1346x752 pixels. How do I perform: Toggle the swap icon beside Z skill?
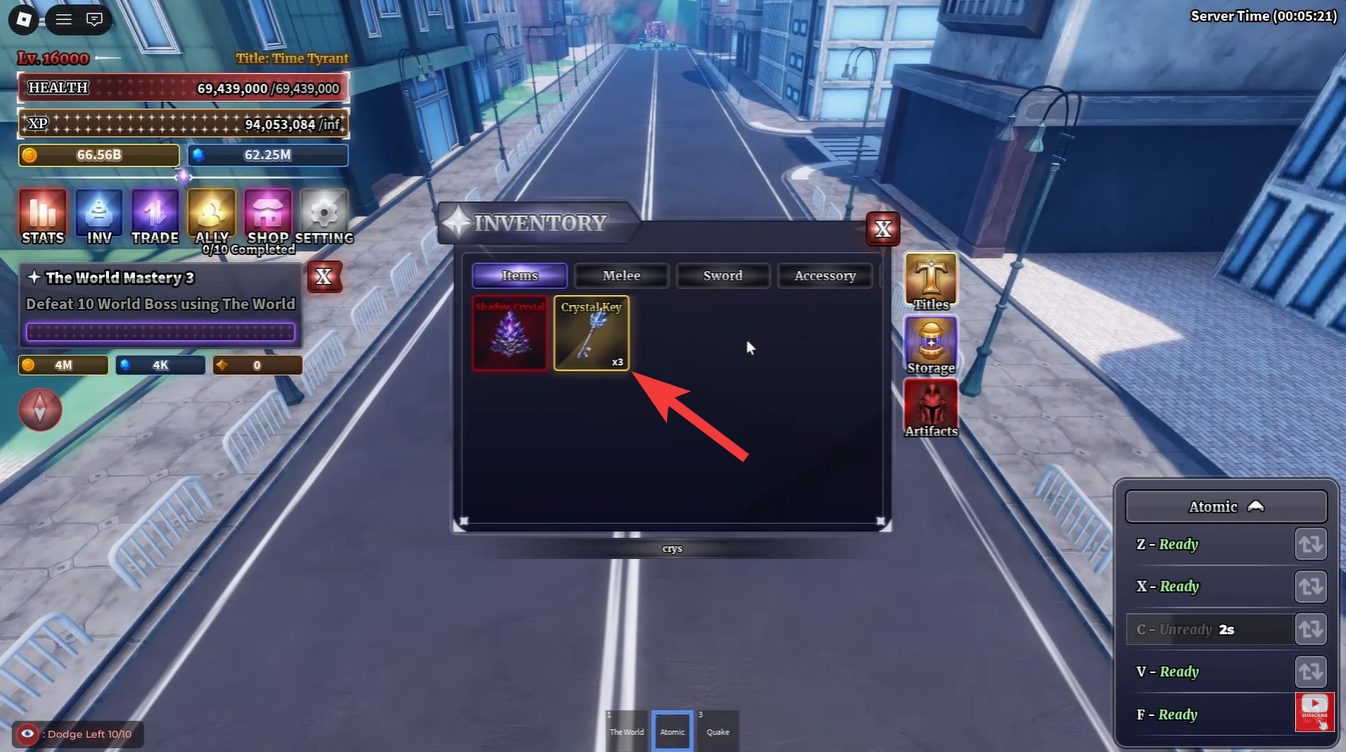(1310, 544)
